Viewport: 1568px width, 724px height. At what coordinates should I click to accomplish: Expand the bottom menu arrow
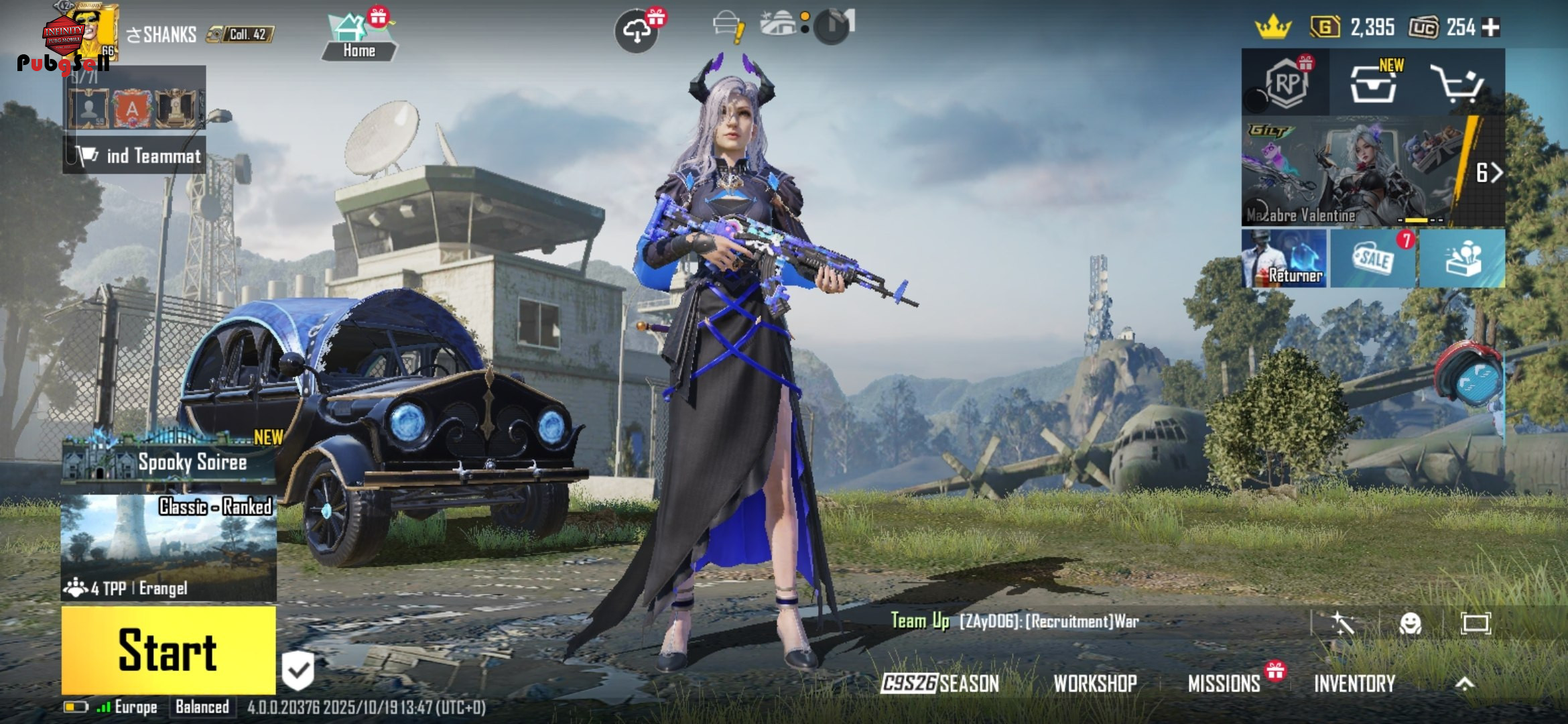(x=1465, y=683)
